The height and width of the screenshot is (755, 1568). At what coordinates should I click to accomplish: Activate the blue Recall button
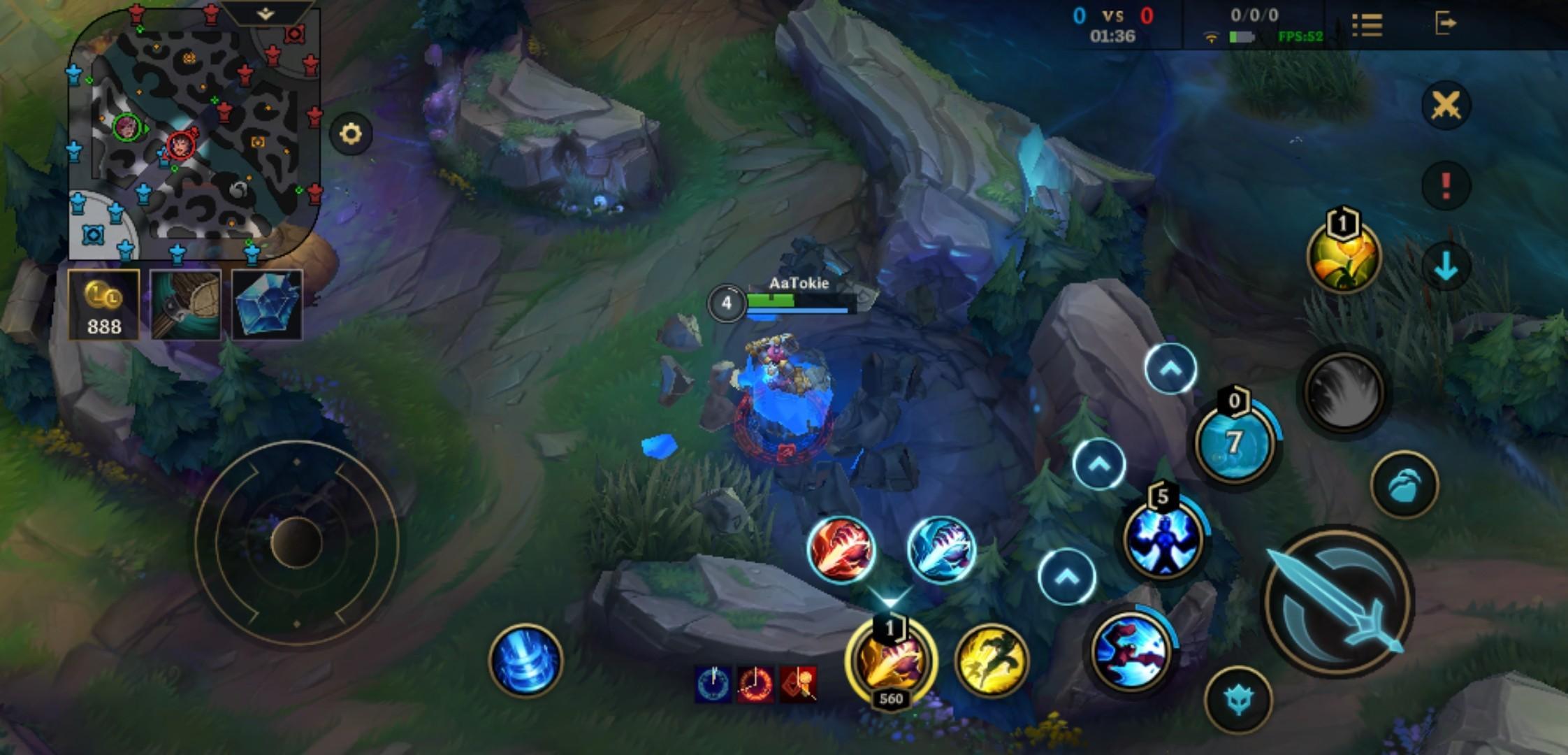525,661
